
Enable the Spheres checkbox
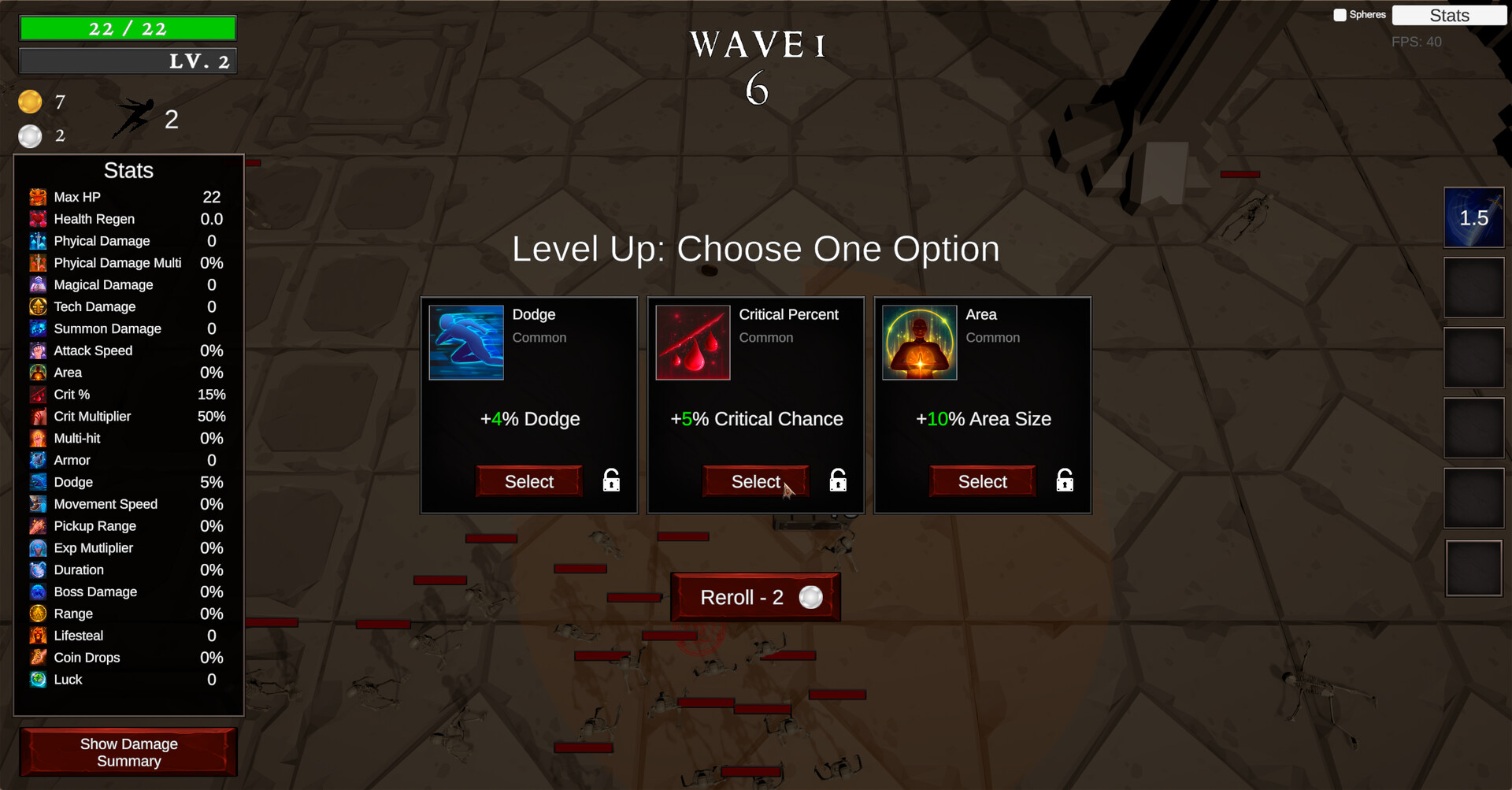1339,14
